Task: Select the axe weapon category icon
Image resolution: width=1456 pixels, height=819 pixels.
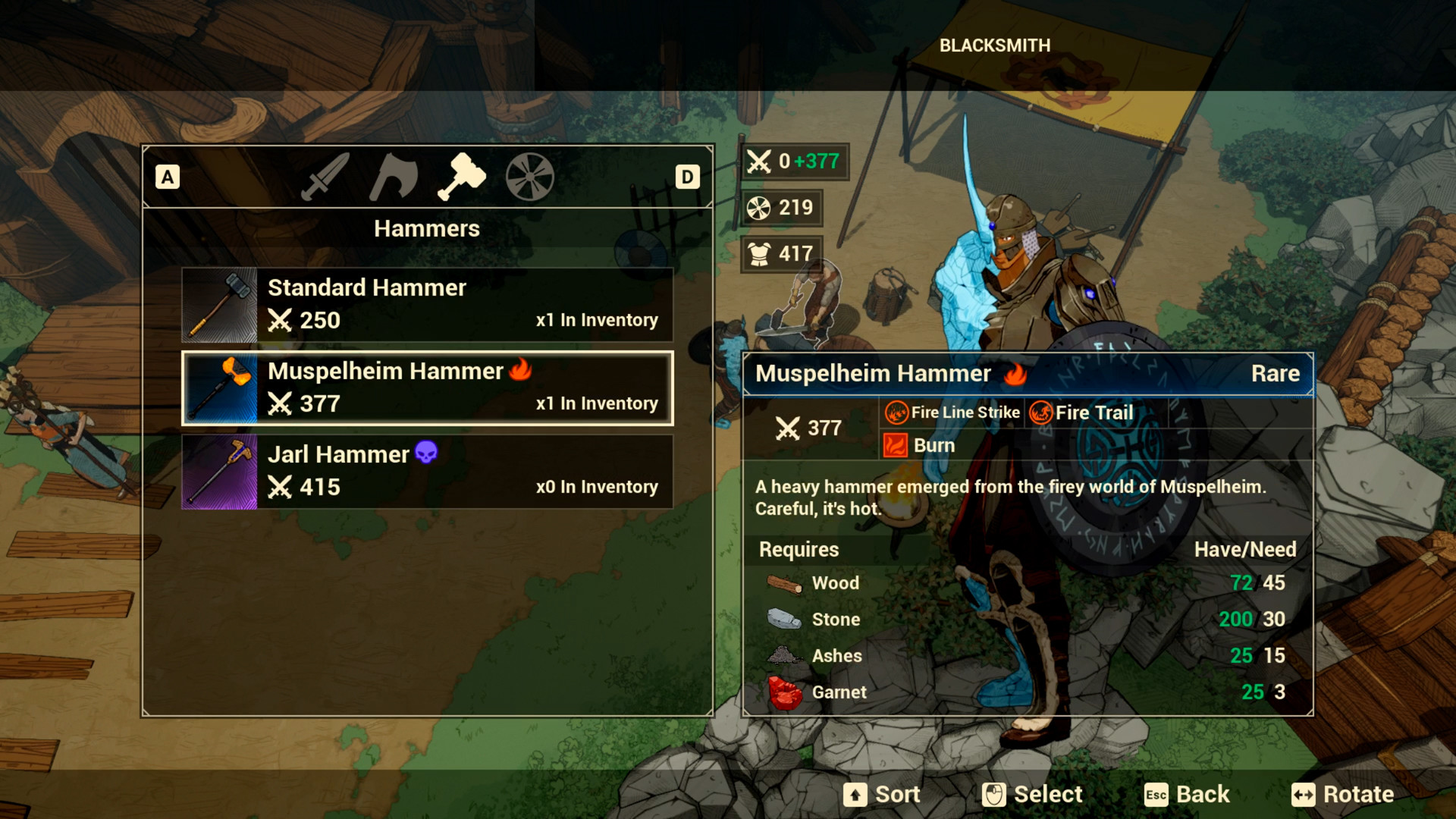Action: 393,176
